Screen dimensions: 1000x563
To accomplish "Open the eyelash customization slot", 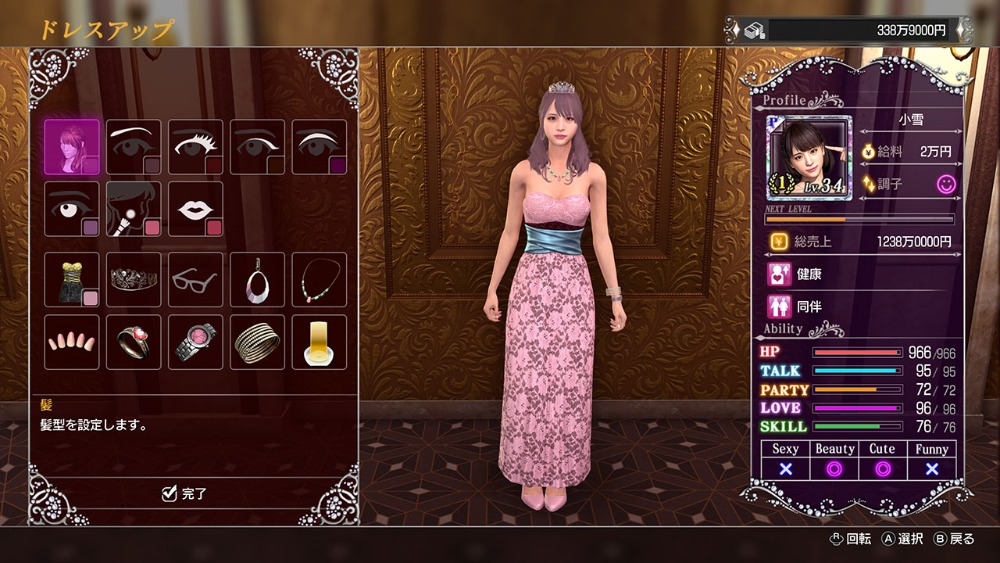I will pyautogui.click(x=196, y=147).
